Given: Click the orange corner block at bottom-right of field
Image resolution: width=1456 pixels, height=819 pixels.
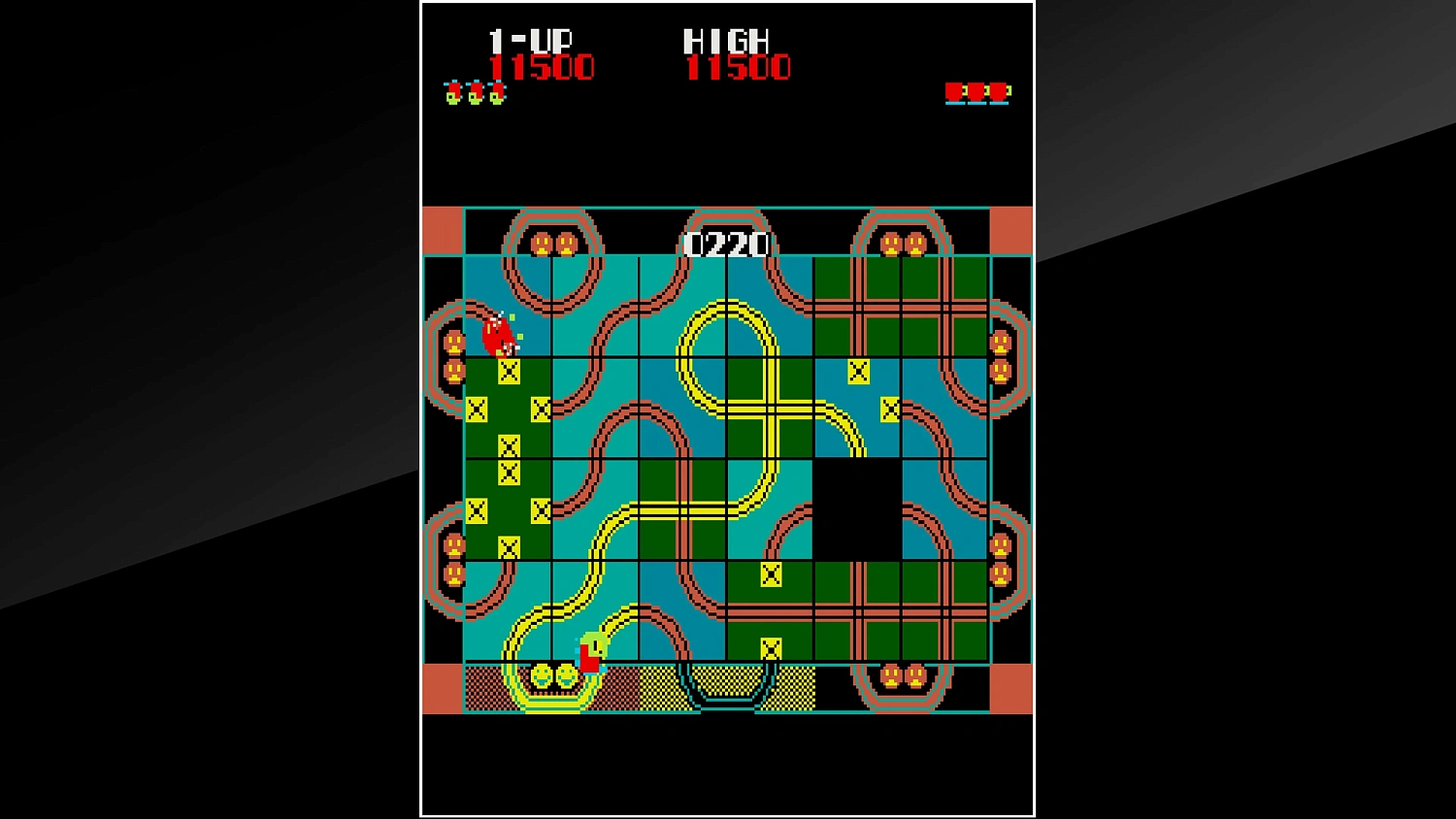Looking at the screenshot, I should pyautogui.click(x=1010, y=689).
